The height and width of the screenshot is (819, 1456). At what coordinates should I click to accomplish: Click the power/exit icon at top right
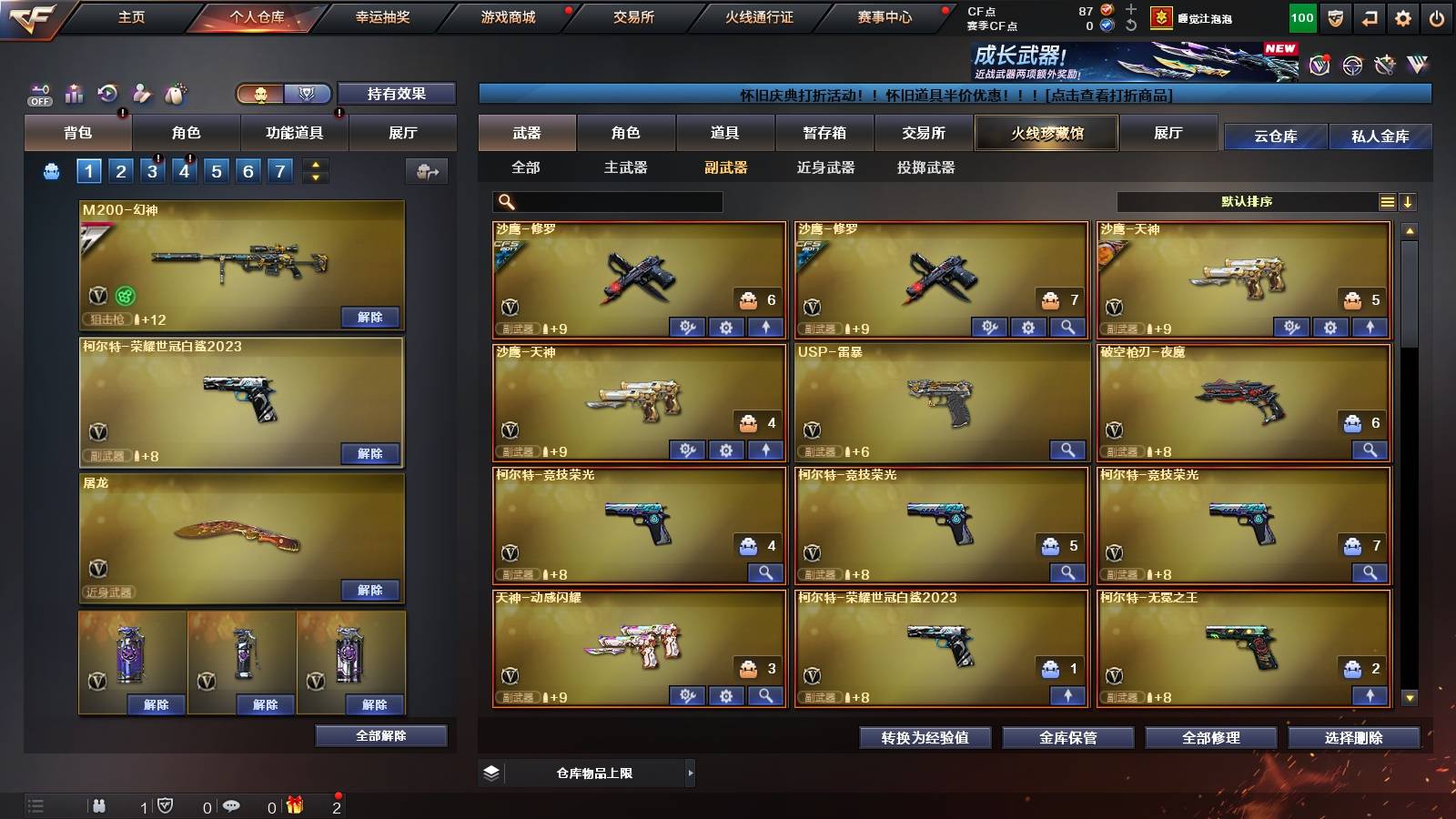1435,16
